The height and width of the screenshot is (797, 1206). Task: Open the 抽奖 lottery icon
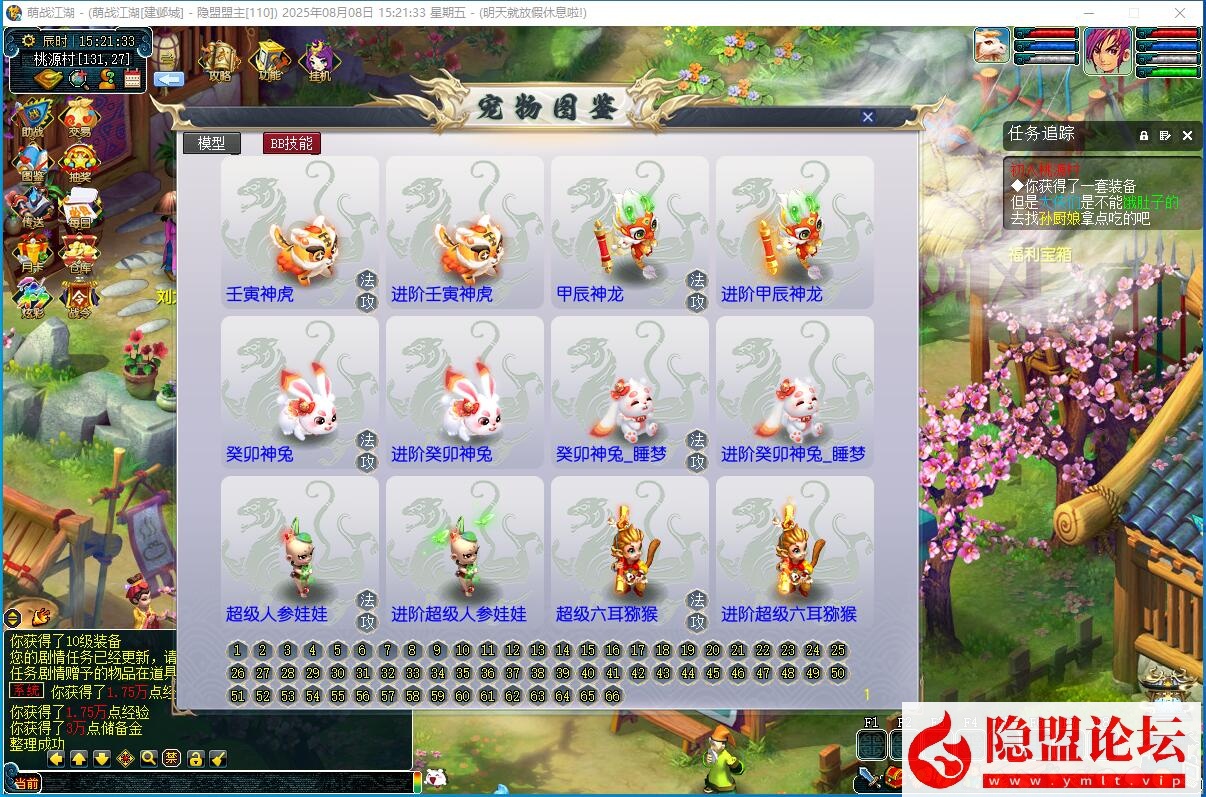pos(79,163)
